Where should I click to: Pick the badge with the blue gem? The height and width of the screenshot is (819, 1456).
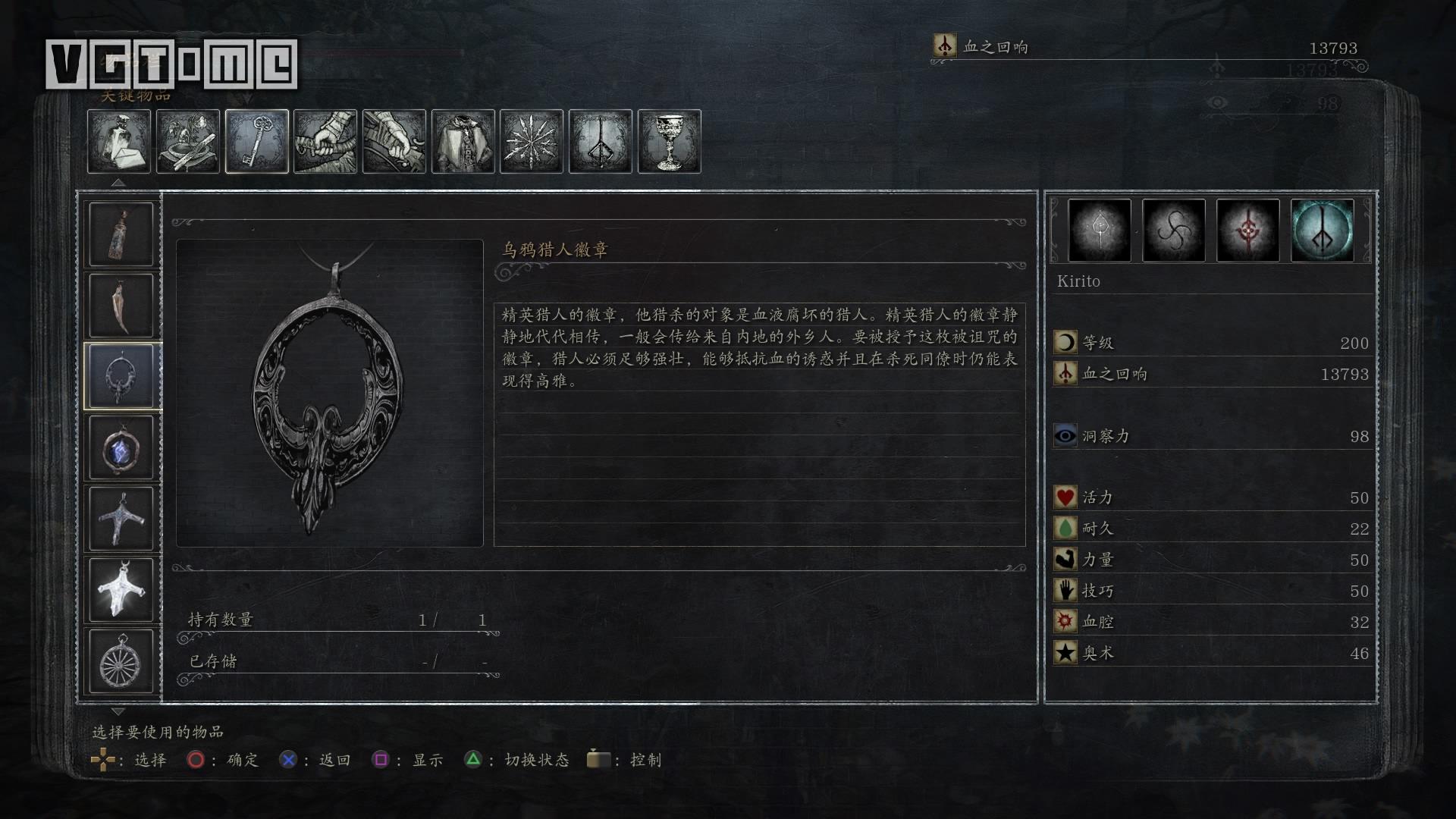click(x=121, y=448)
